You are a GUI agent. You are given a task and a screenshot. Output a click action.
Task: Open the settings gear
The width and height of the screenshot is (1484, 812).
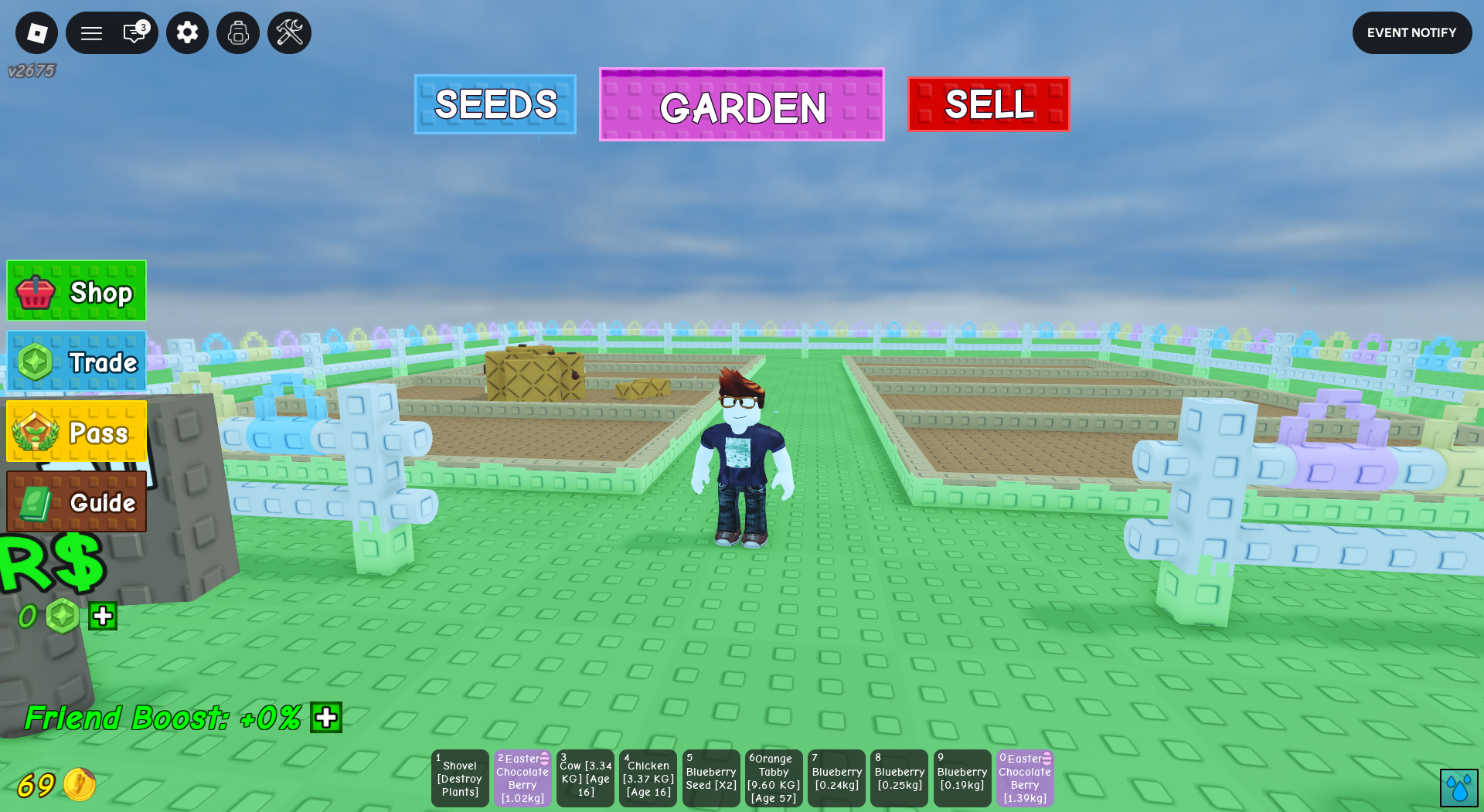point(186,32)
